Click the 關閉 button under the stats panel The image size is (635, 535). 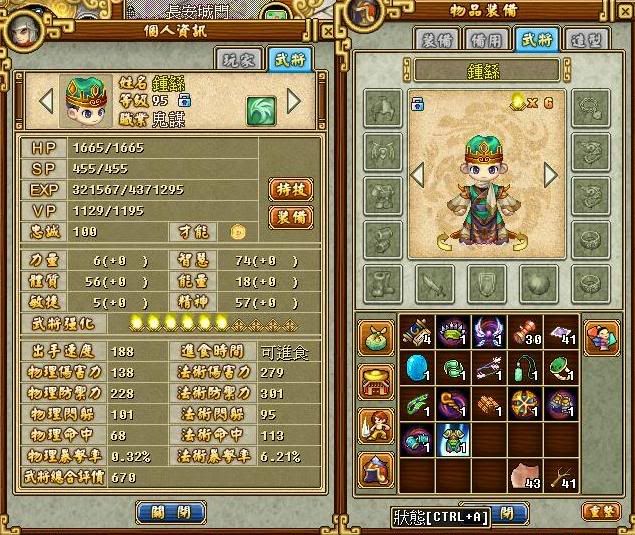(163, 511)
